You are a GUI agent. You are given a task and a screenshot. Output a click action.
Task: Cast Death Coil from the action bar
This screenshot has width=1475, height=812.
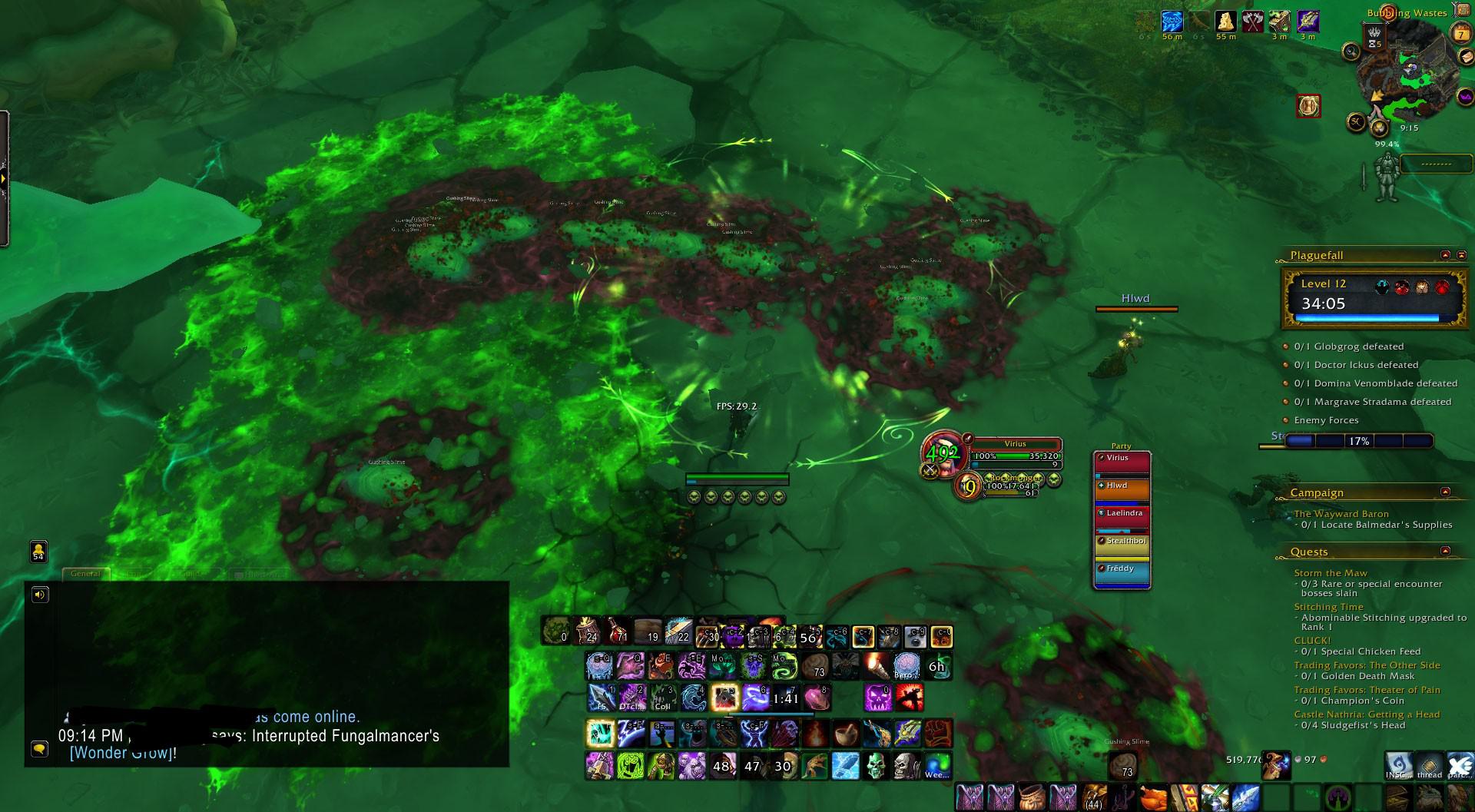tap(662, 701)
